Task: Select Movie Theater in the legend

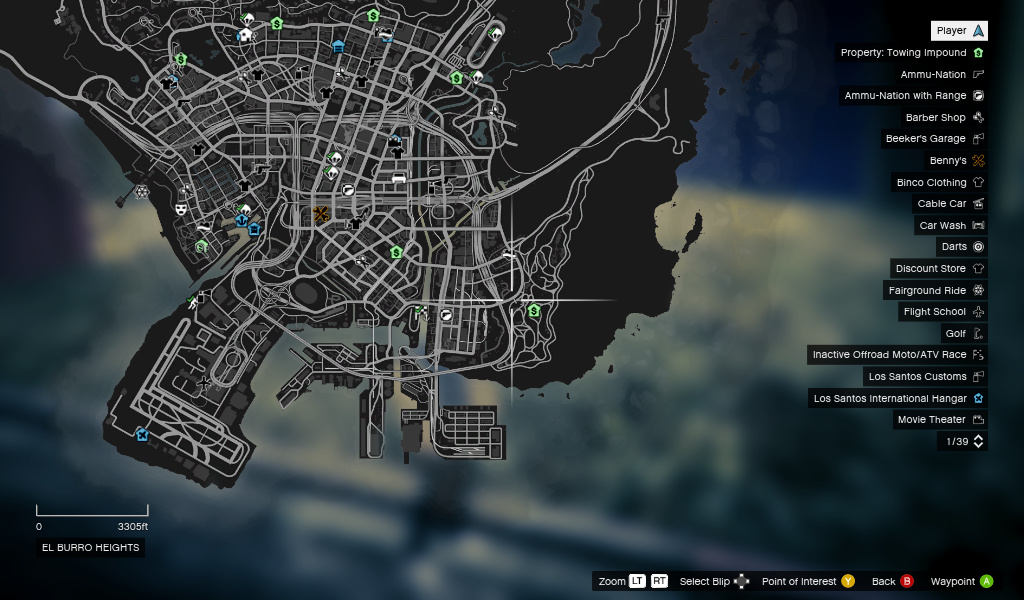Action: [x=939, y=420]
